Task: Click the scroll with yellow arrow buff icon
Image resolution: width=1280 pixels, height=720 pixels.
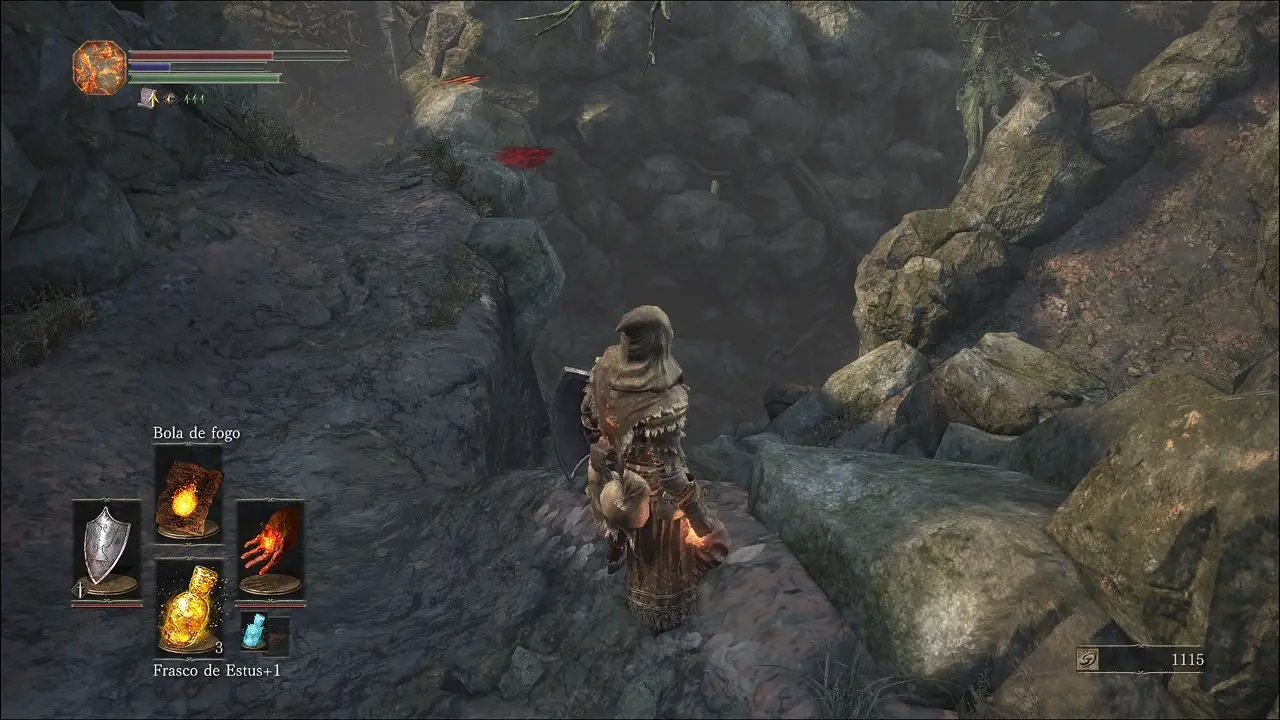Action: click(x=149, y=98)
